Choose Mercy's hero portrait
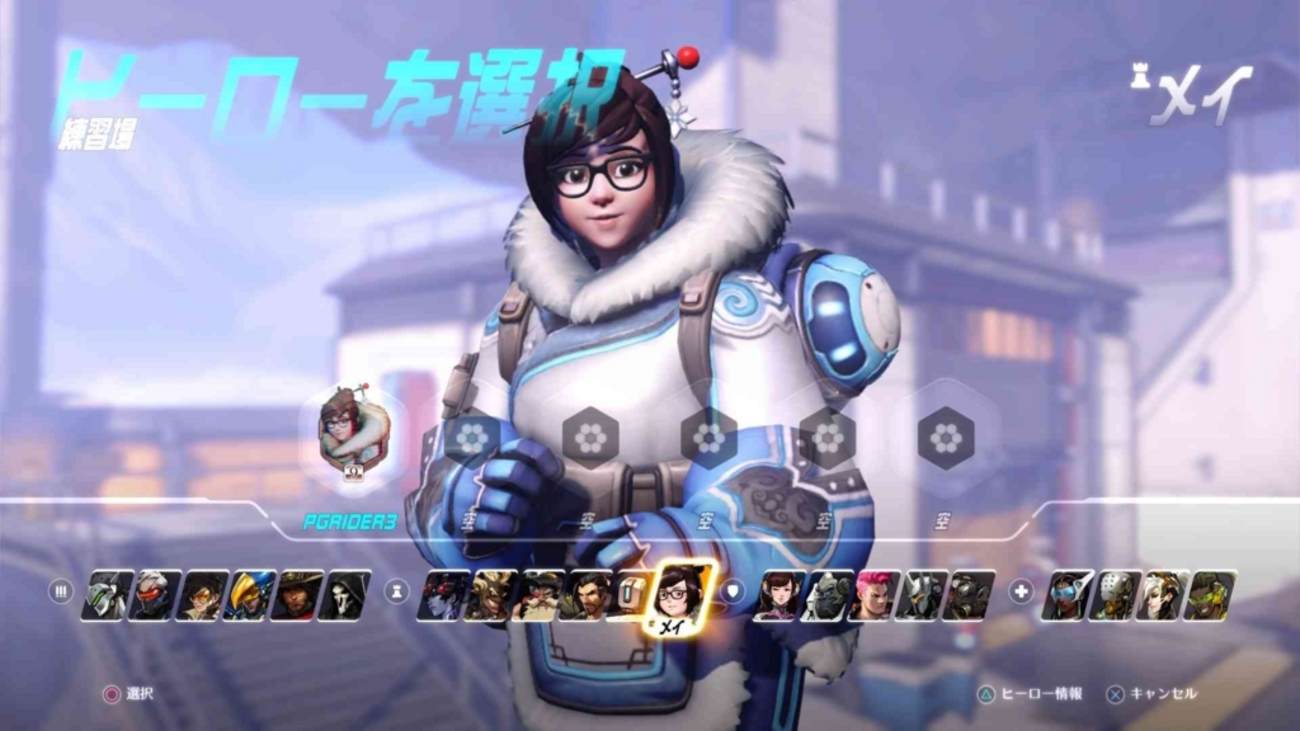This screenshot has height=731, width=1300. pyautogui.click(x=1161, y=595)
